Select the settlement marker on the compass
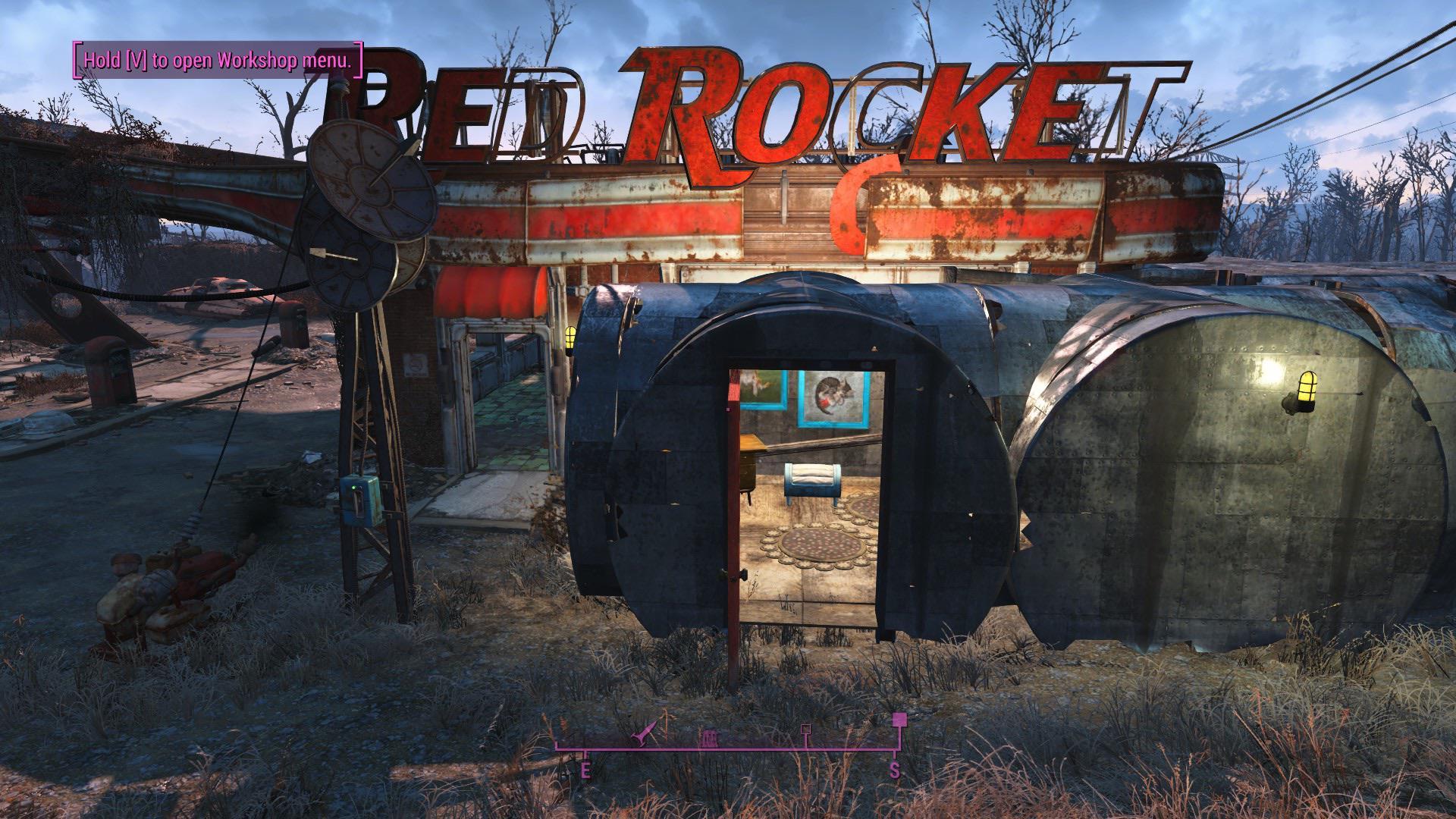Image resolution: width=1456 pixels, height=819 pixels. pyautogui.click(x=709, y=737)
